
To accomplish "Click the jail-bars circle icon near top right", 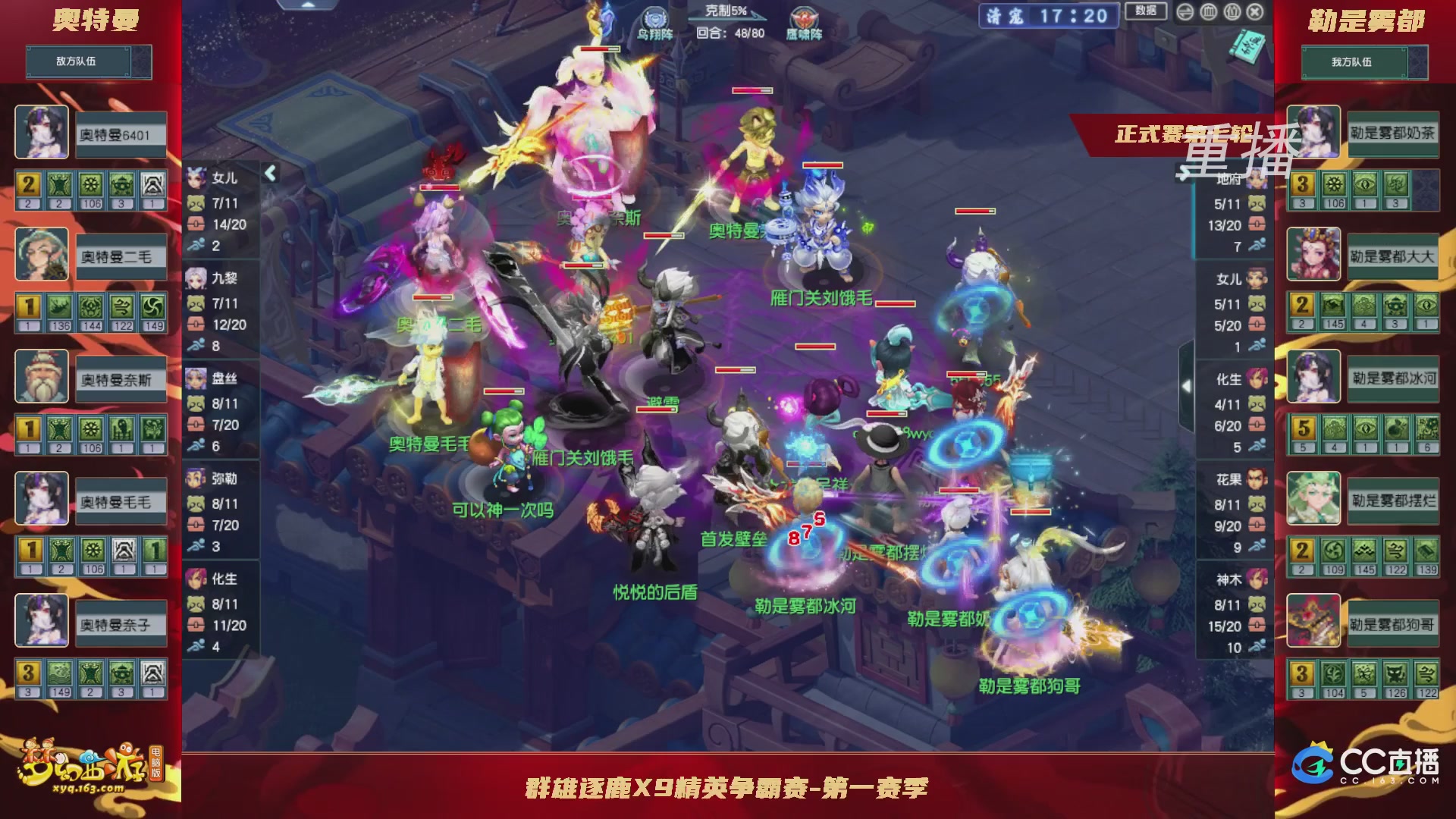I will pyautogui.click(x=1208, y=13).
